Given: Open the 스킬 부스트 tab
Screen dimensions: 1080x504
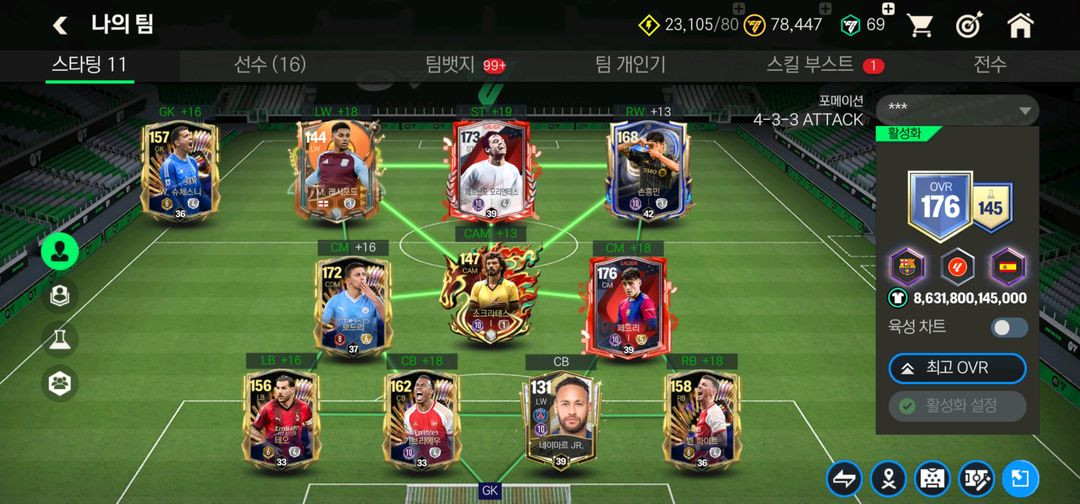Looking at the screenshot, I should [810, 65].
